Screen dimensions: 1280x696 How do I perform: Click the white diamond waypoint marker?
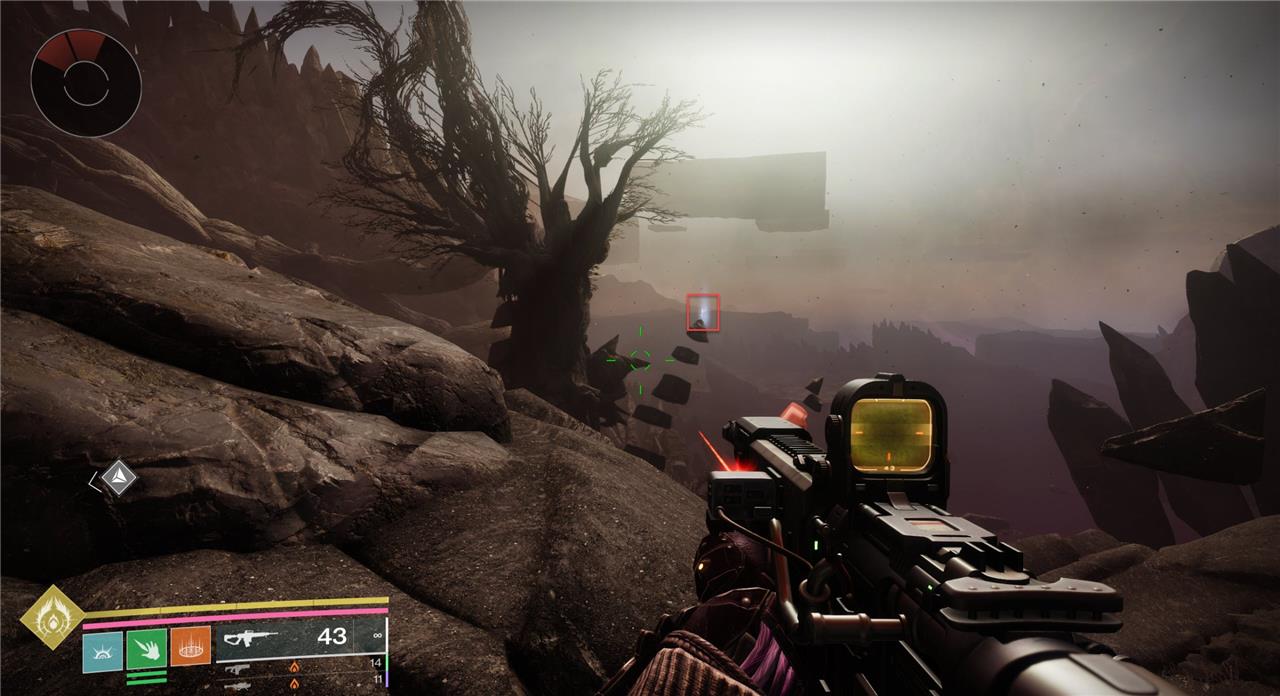pyautogui.click(x=118, y=477)
